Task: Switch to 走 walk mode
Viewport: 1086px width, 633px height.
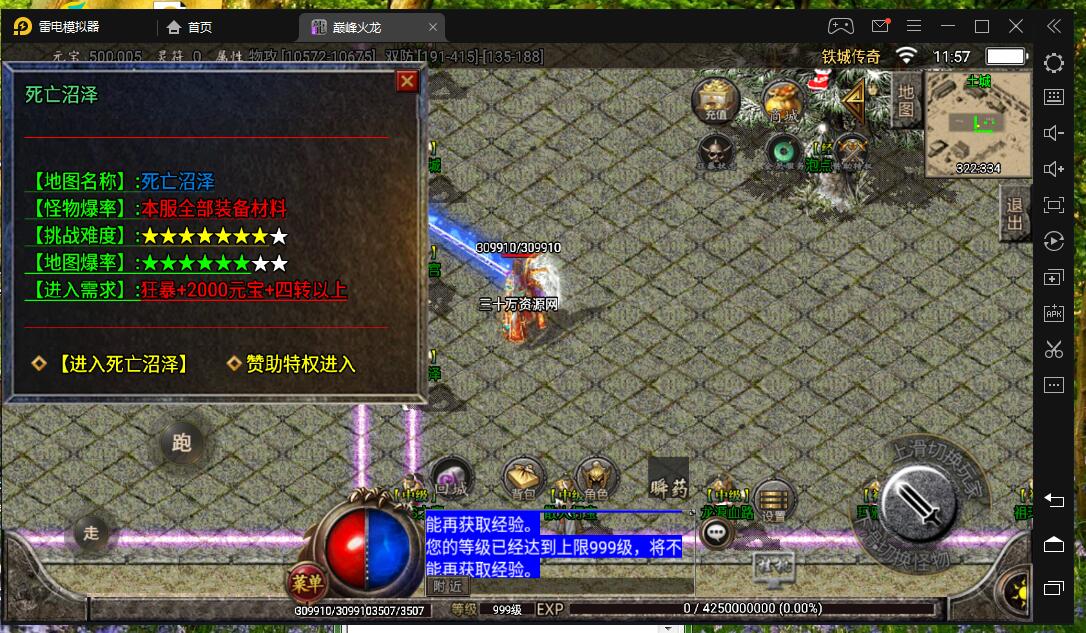Action: click(91, 533)
